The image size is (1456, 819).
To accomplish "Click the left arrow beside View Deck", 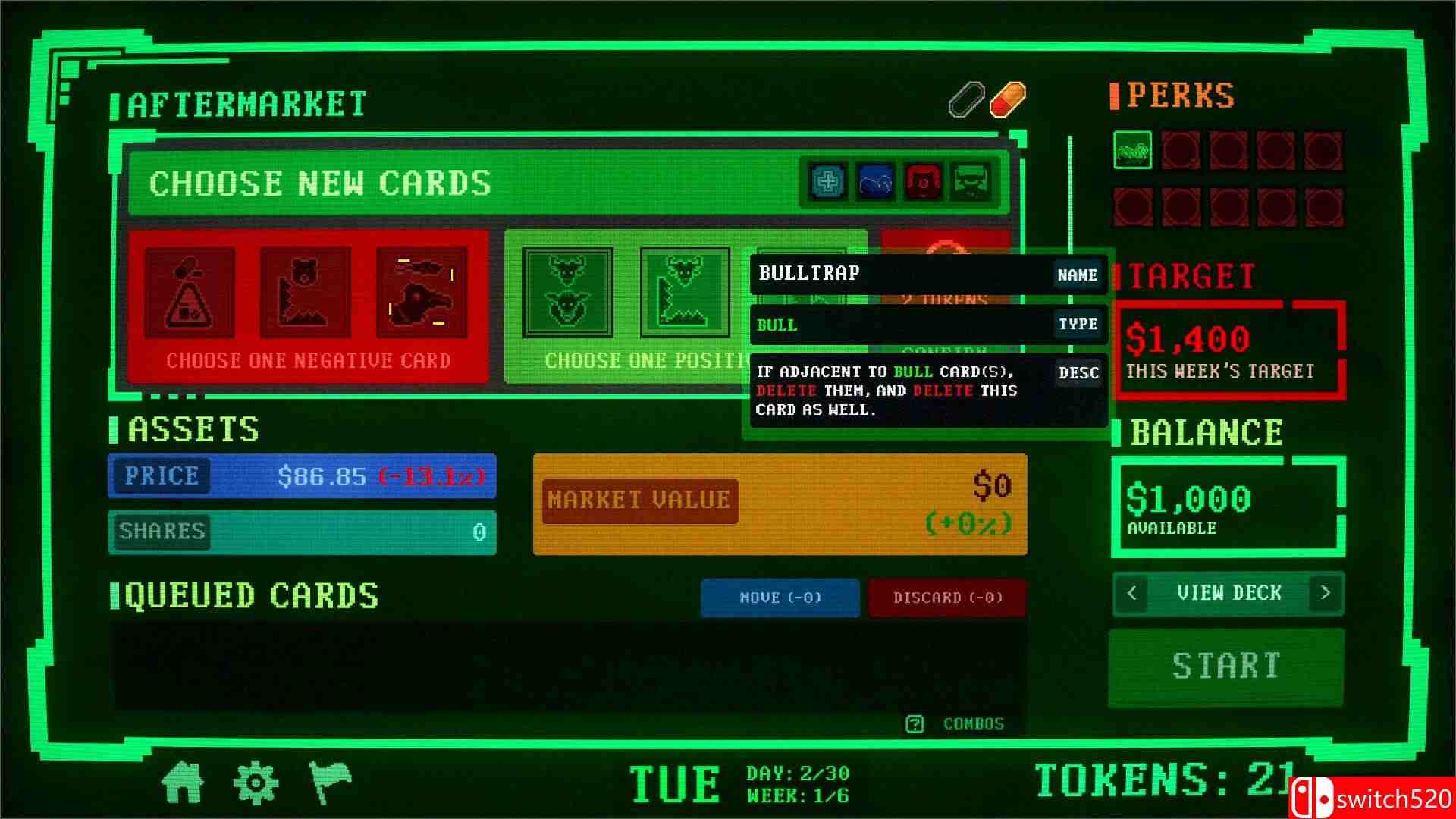I will pyautogui.click(x=1131, y=594).
